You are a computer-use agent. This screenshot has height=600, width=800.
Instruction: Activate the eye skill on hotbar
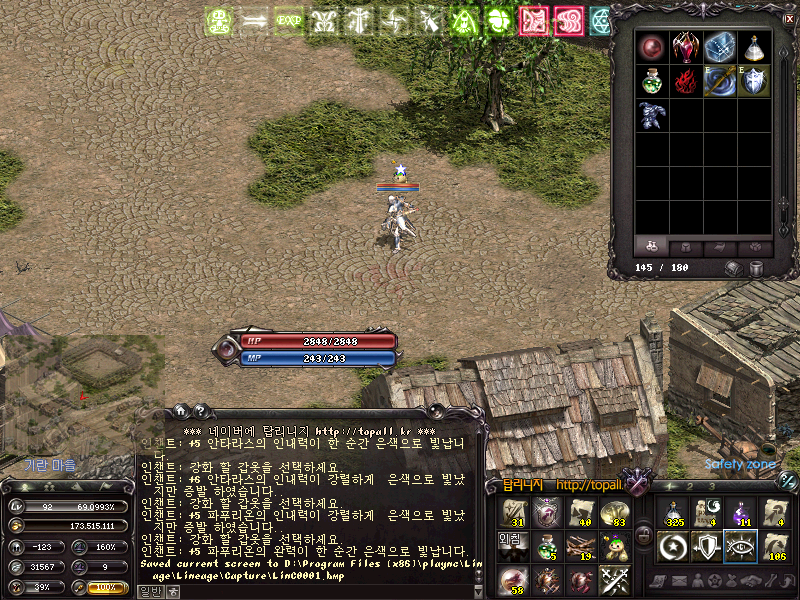740,547
